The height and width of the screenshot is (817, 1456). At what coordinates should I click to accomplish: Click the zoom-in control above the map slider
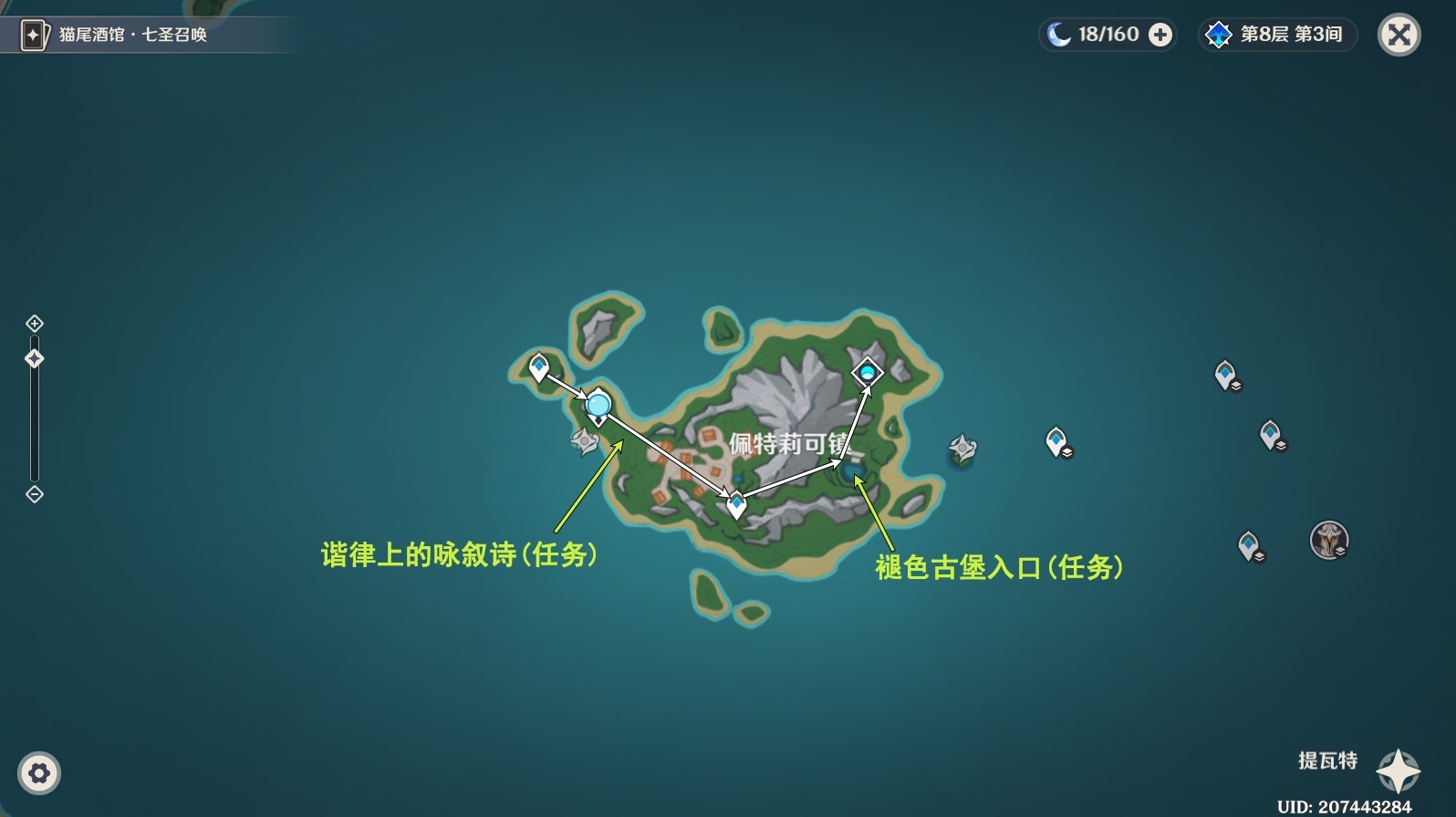(35, 323)
